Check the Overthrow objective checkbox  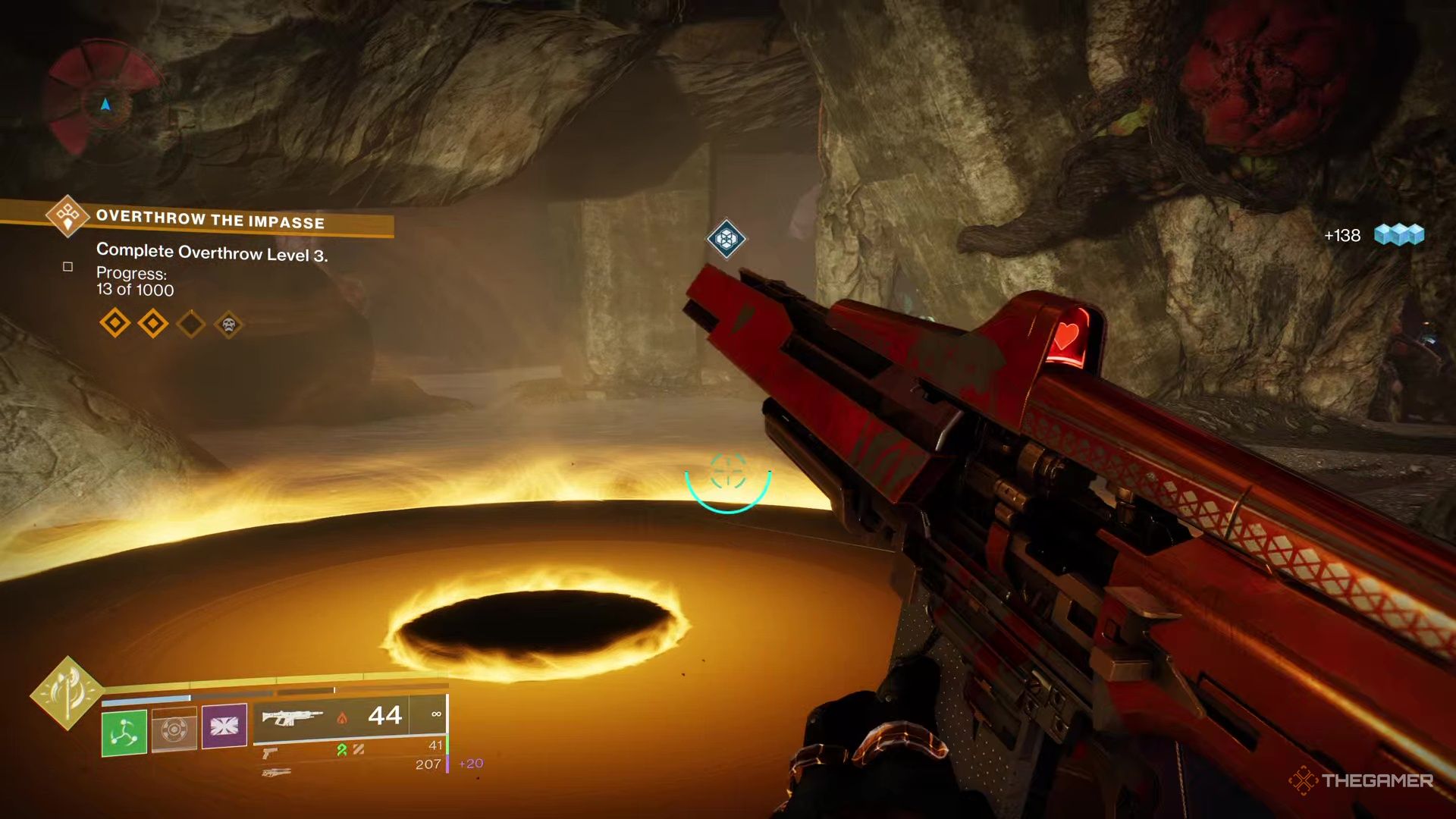[67, 267]
